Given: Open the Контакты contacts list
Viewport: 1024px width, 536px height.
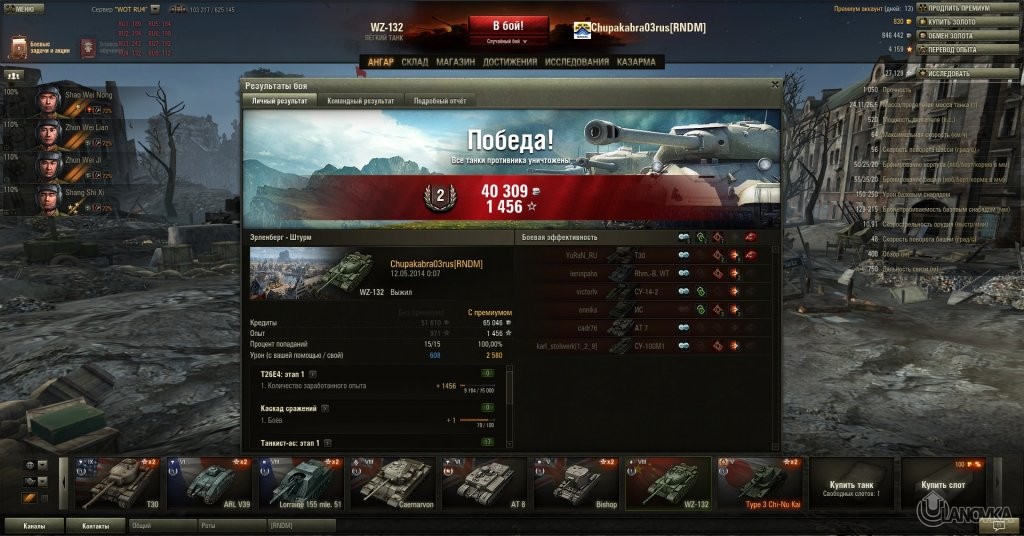Looking at the screenshot, I should coord(95,524).
